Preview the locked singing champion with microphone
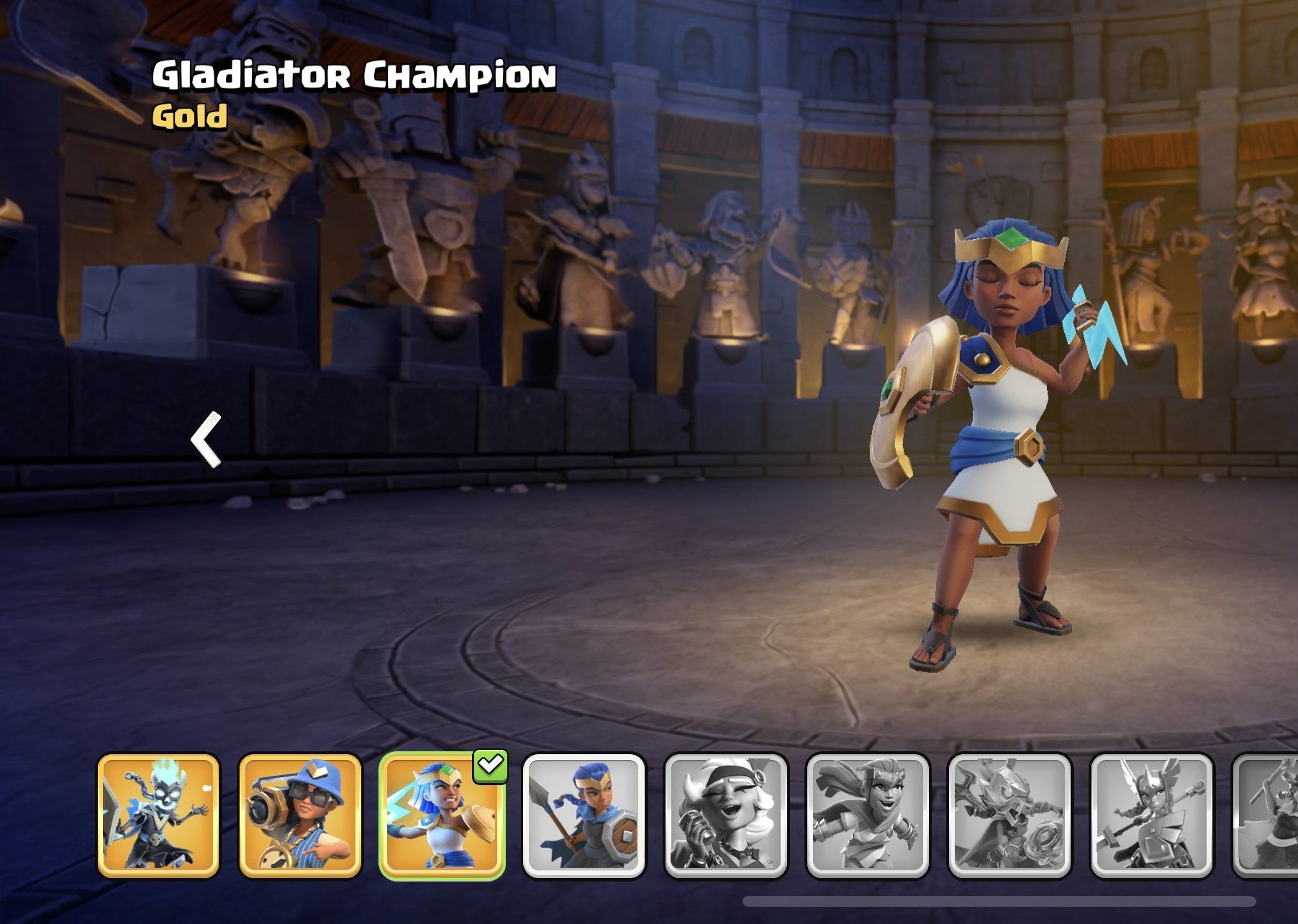 (x=726, y=816)
